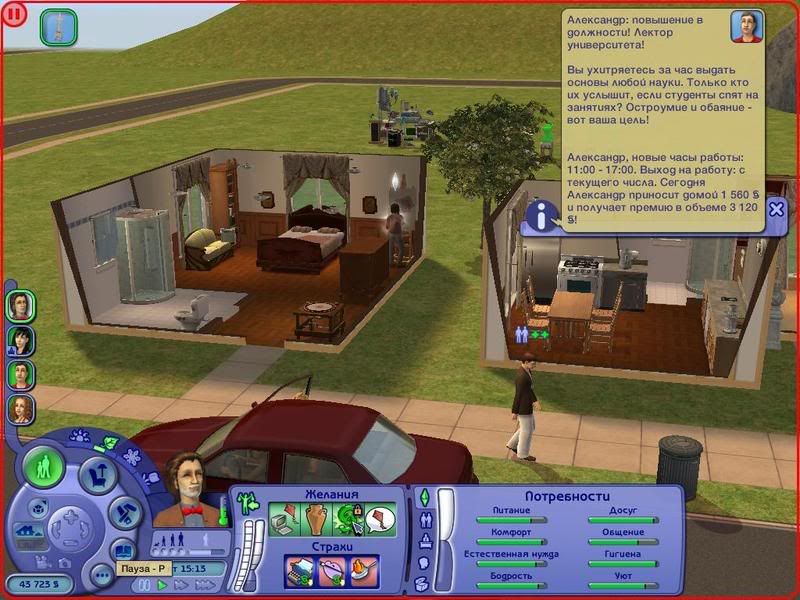Select the kite want icon
The width and height of the screenshot is (800, 600).
380,518
